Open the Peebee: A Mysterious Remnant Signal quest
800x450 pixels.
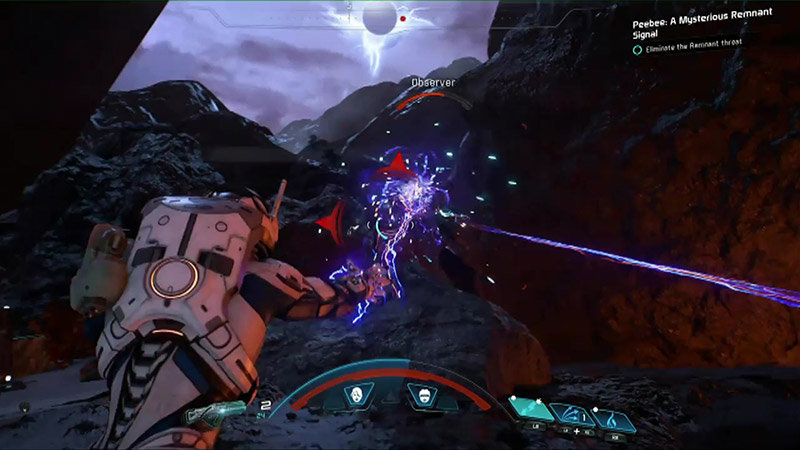click(701, 26)
